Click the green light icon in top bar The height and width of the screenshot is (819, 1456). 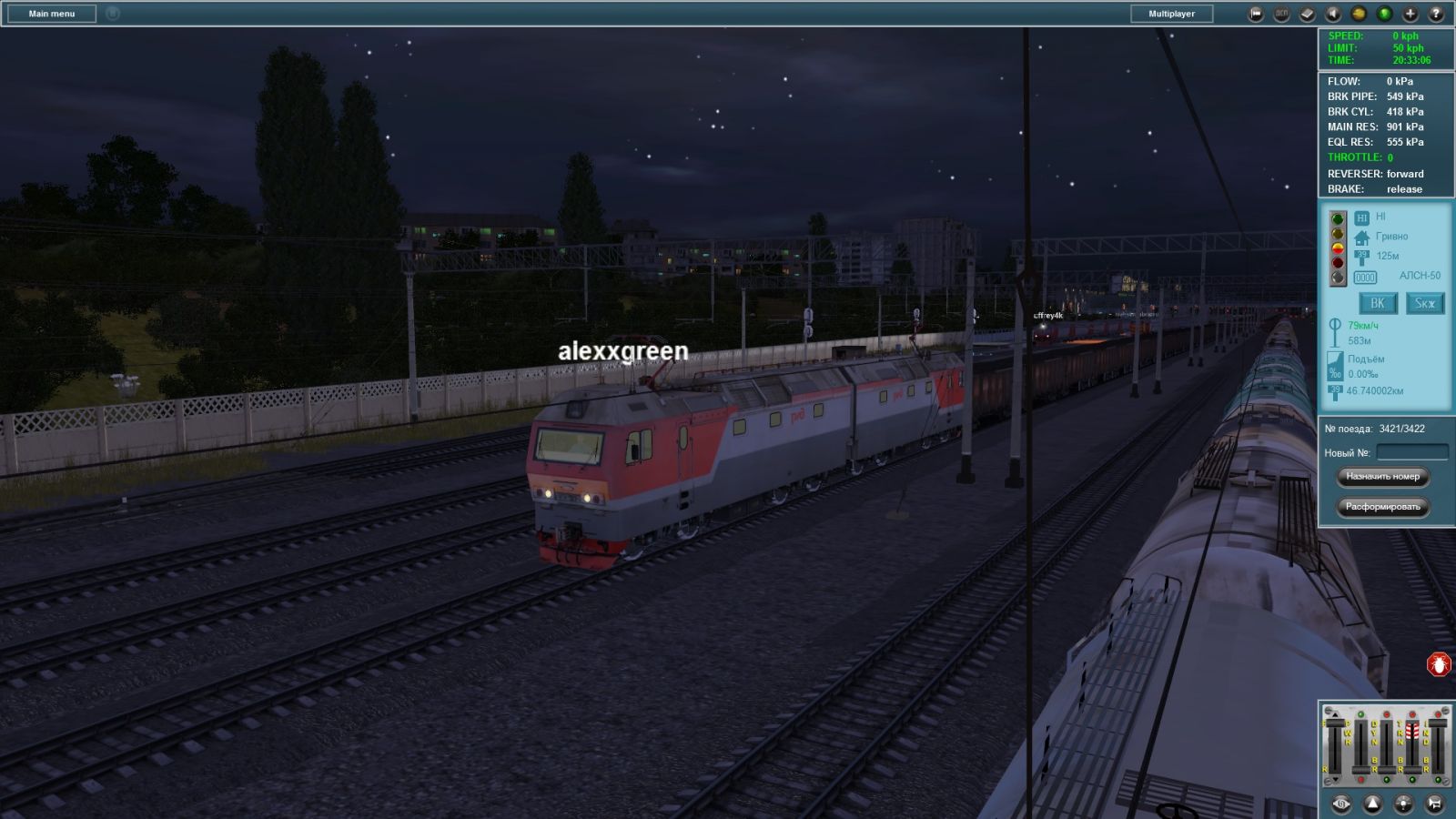[x=1384, y=14]
